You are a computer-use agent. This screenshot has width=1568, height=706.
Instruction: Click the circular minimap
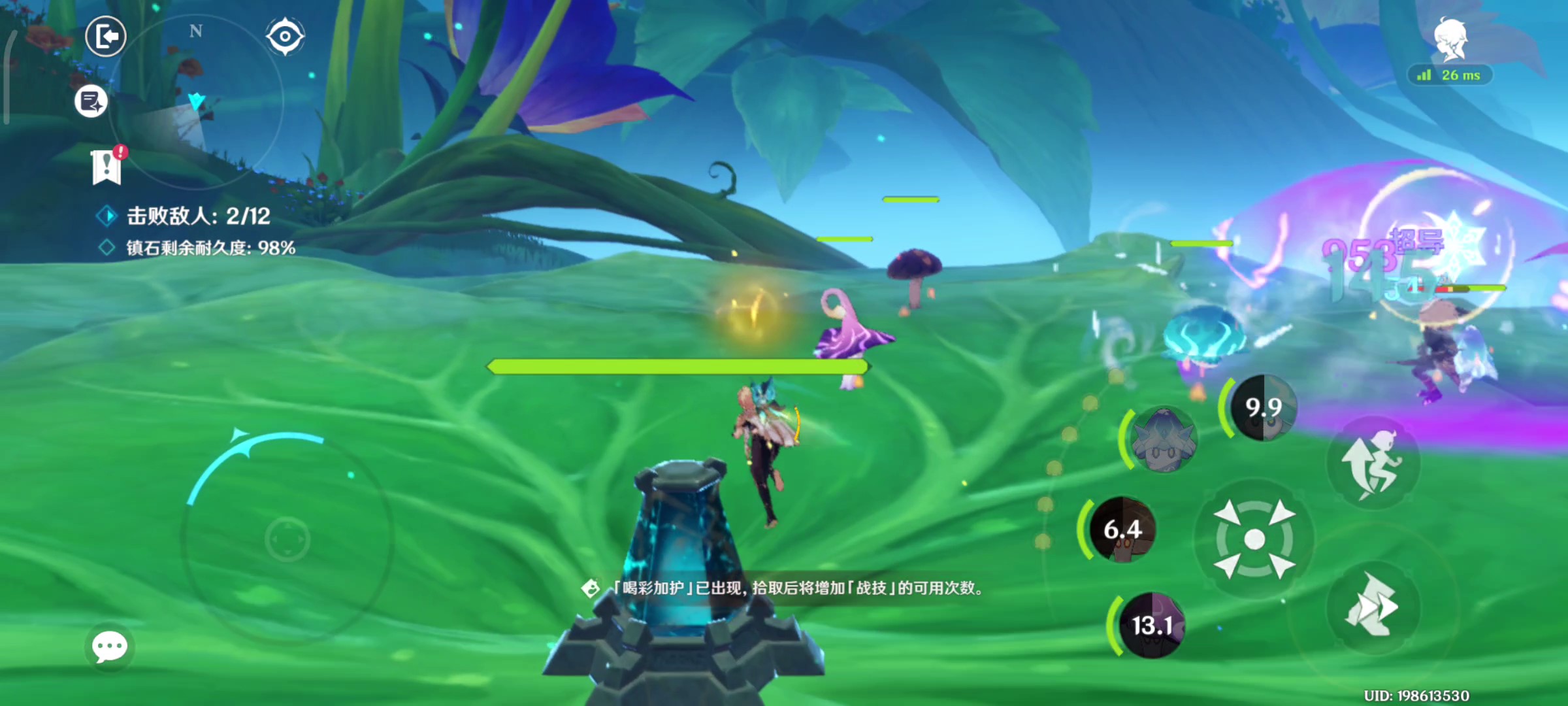coord(196,101)
